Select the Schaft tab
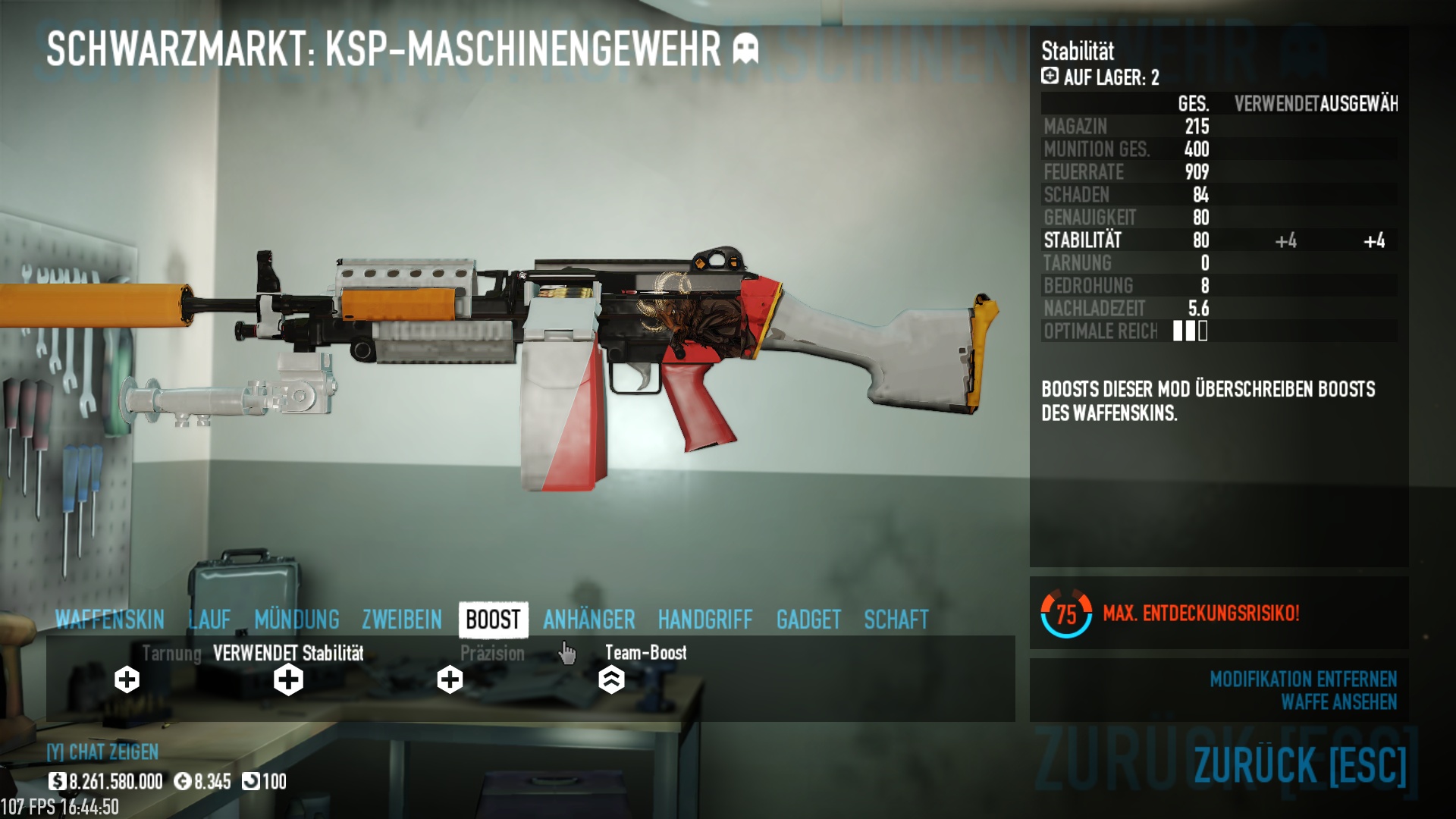Screen dimensions: 1456x819 (x=896, y=620)
